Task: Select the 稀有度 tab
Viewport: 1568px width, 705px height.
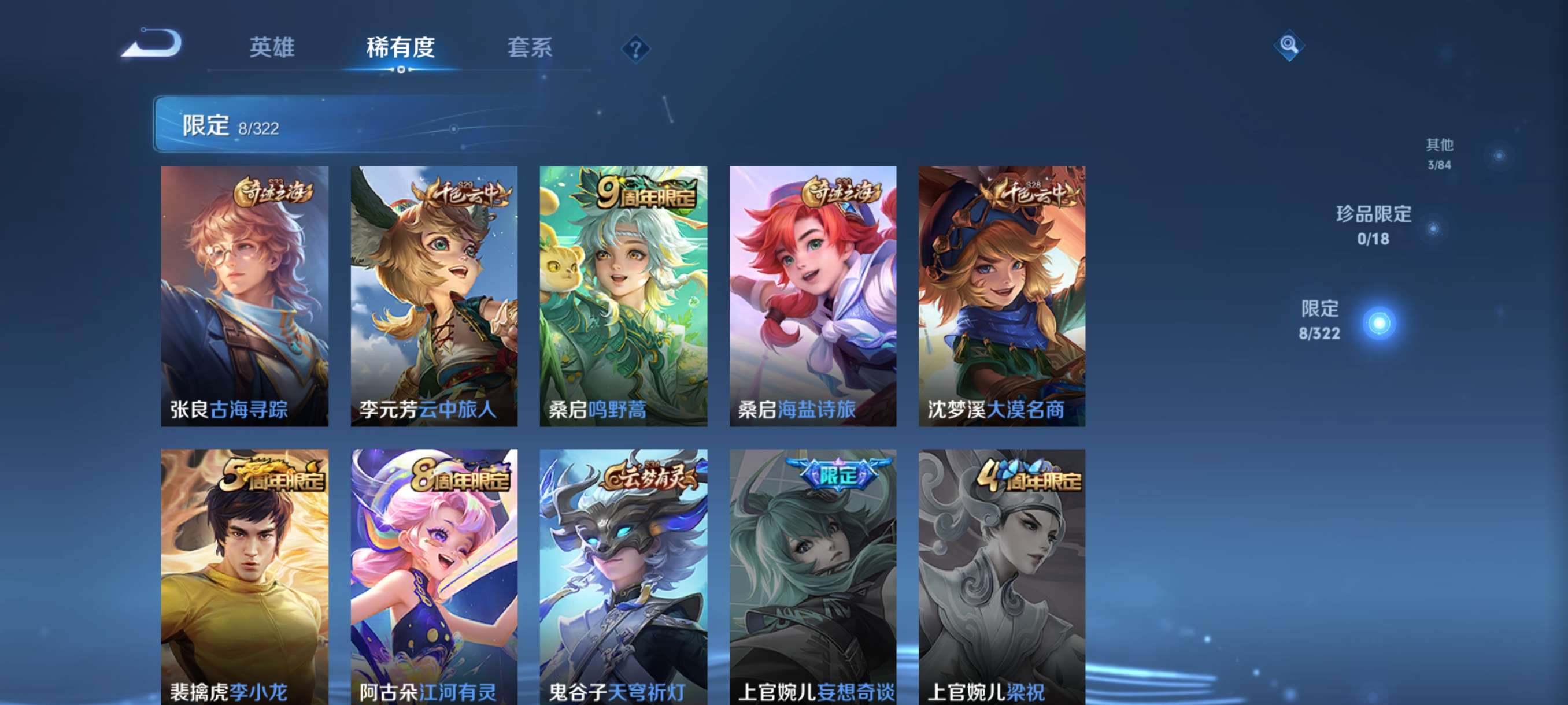Action: 401,49
